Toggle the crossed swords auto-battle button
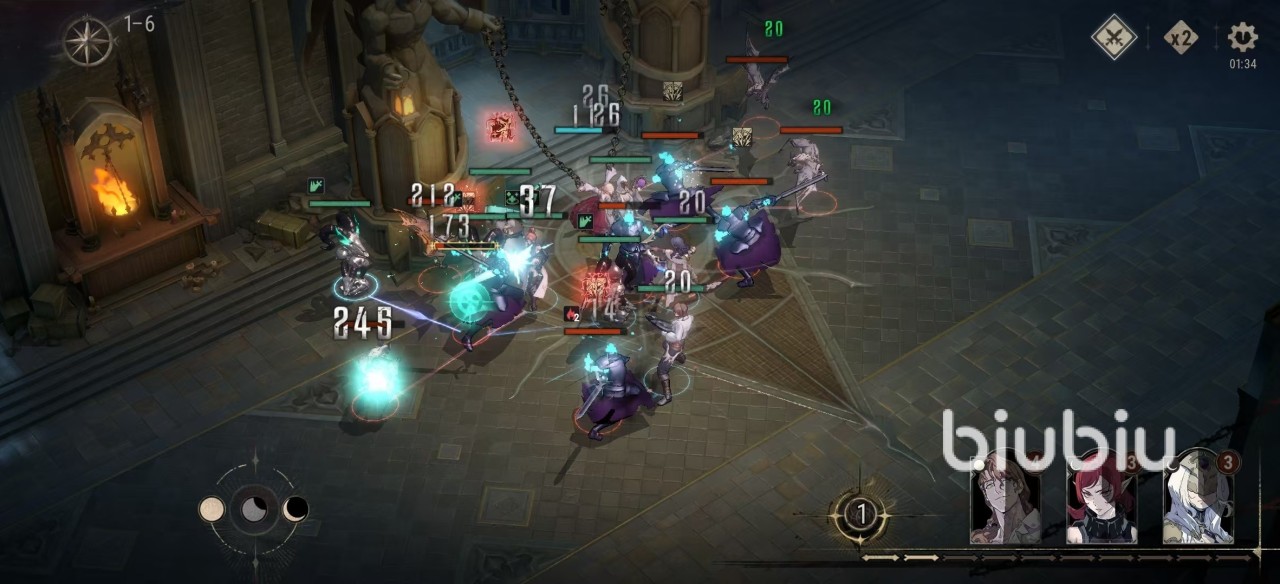This screenshot has height=584, width=1280. 1114,38
